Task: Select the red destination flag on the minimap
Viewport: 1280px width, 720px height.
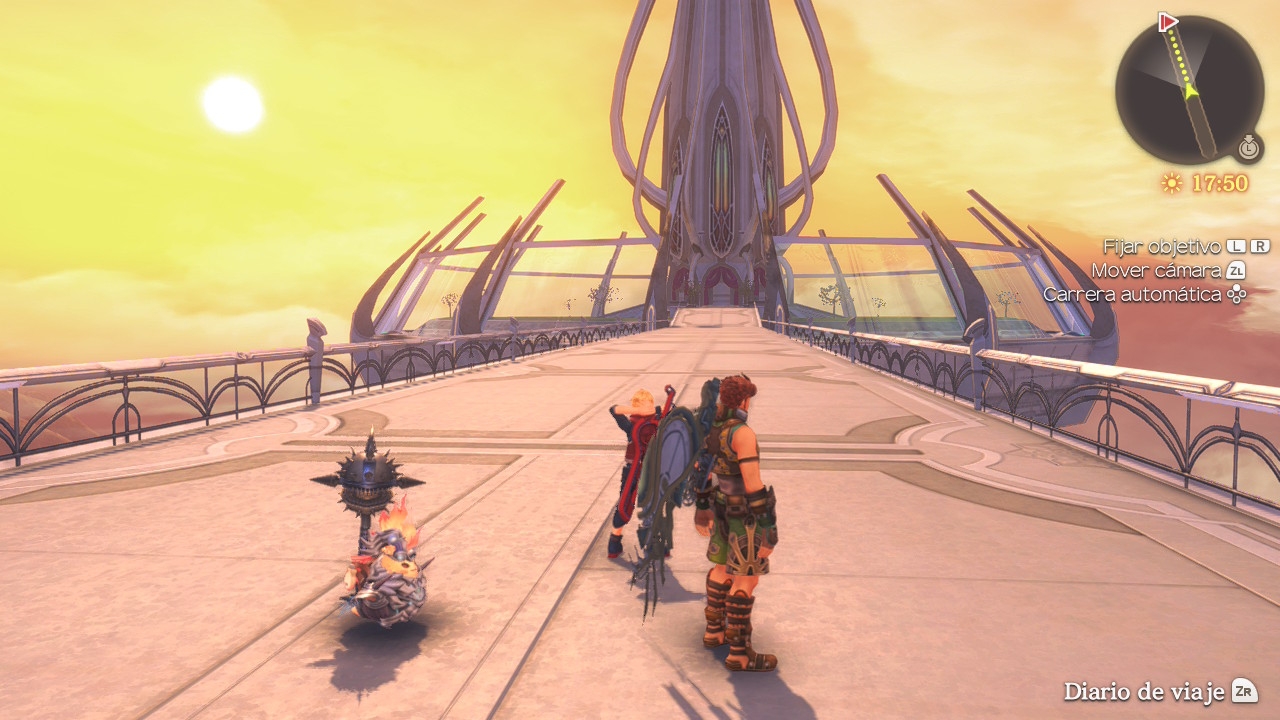Action: (x=1167, y=22)
